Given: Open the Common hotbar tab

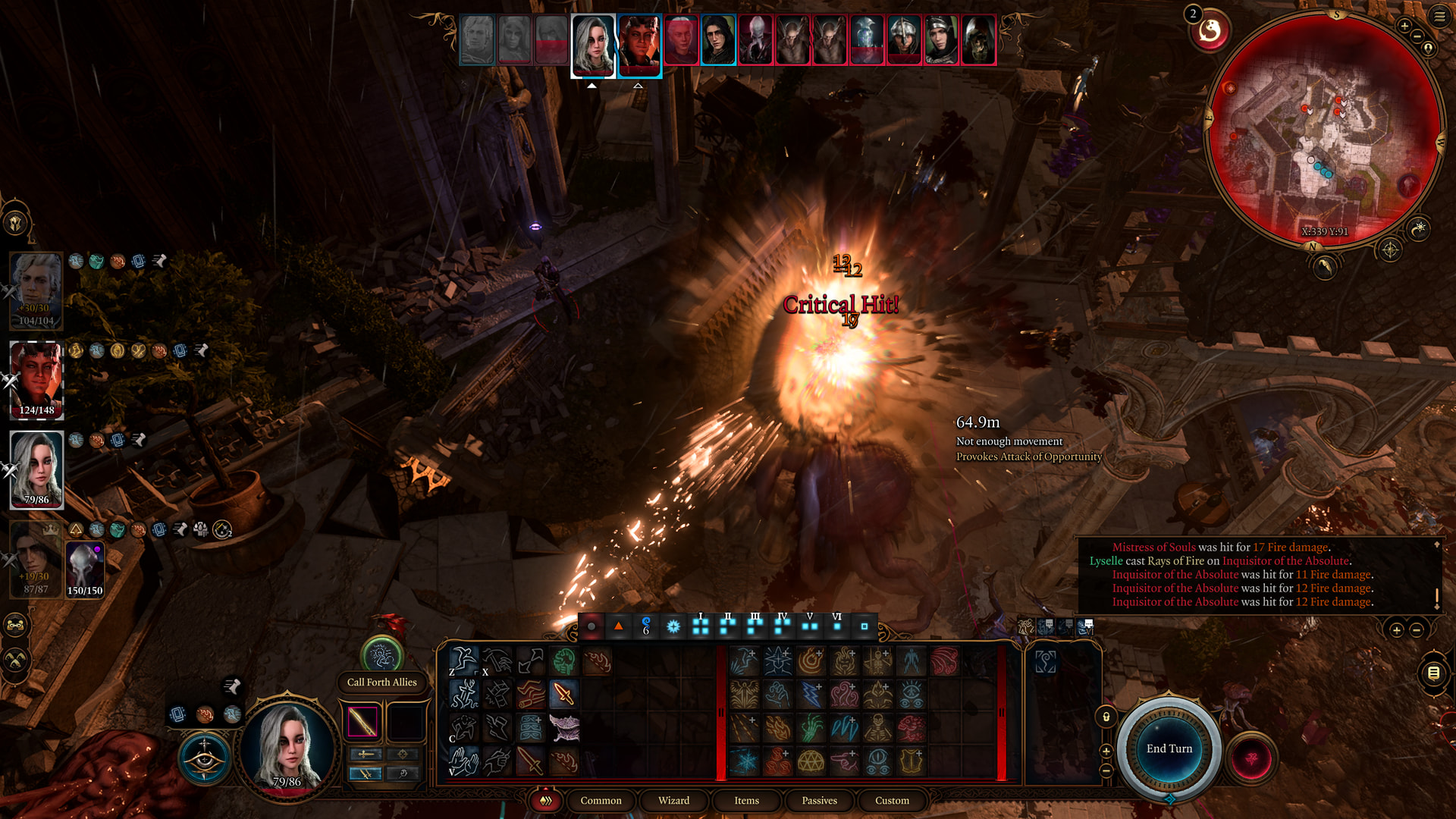Looking at the screenshot, I should [x=601, y=800].
